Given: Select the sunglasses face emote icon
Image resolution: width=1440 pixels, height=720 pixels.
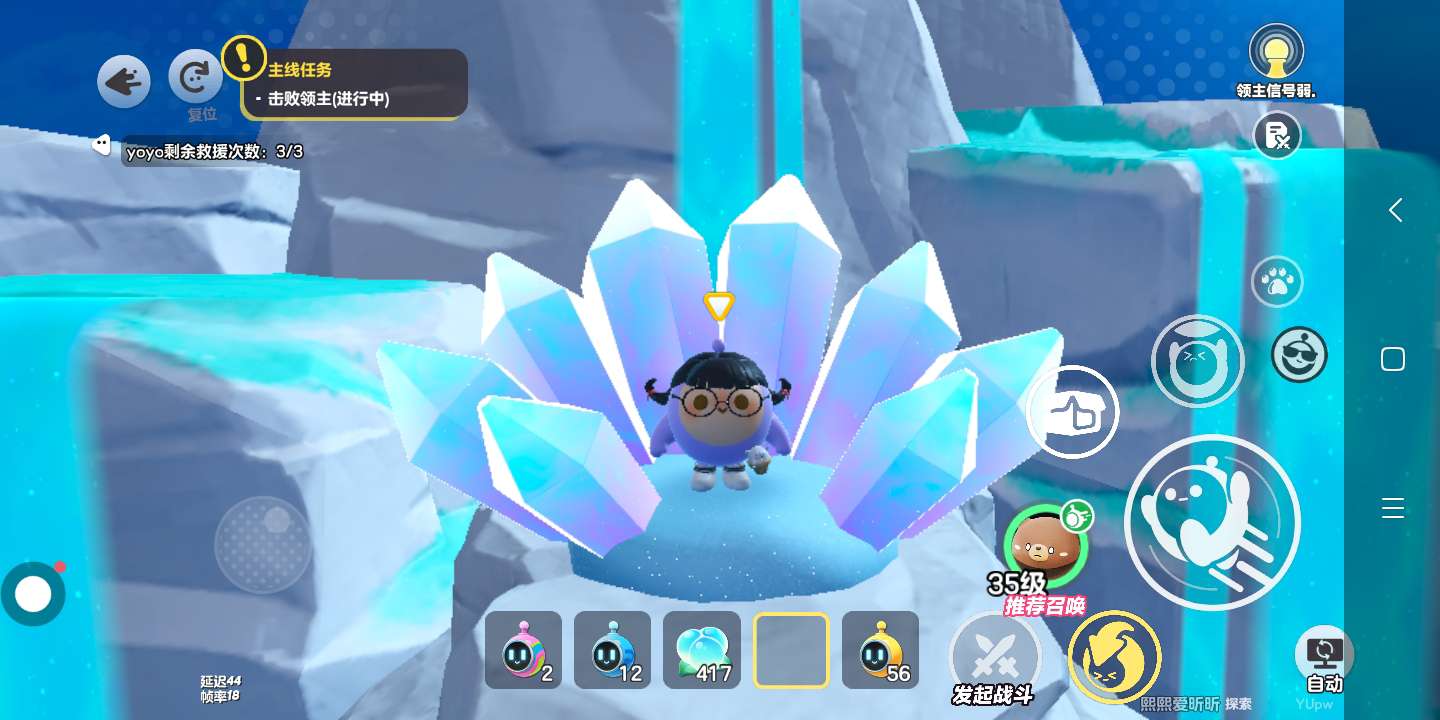Looking at the screenshot, I should tap(1299, 354).
